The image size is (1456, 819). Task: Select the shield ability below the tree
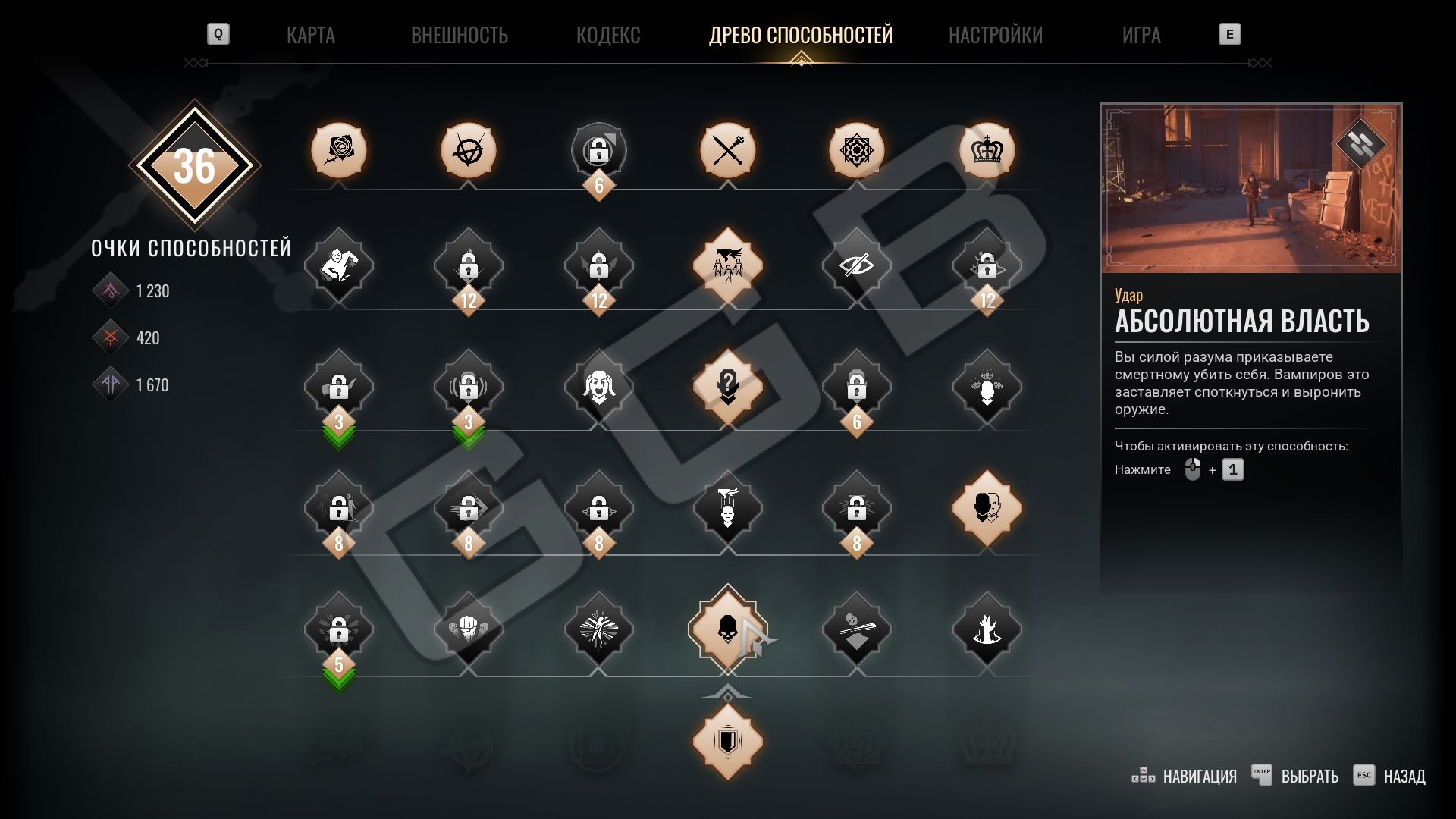[727, 742]
